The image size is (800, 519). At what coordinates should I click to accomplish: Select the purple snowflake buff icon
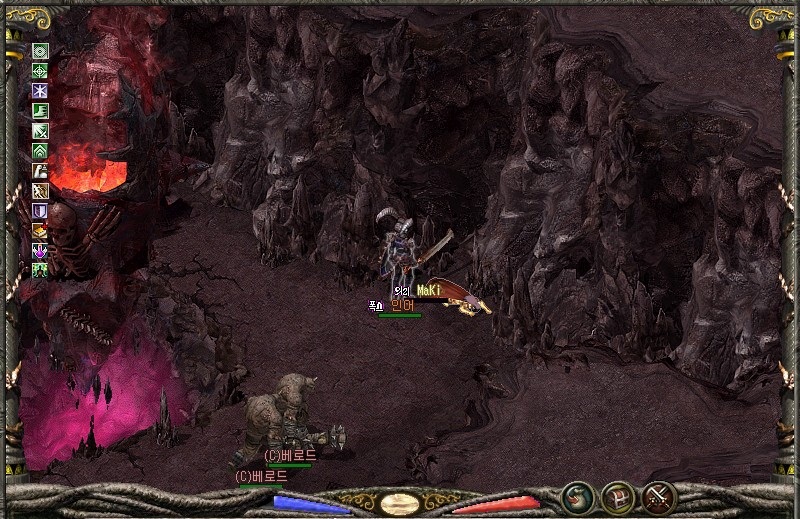point(41,91)
